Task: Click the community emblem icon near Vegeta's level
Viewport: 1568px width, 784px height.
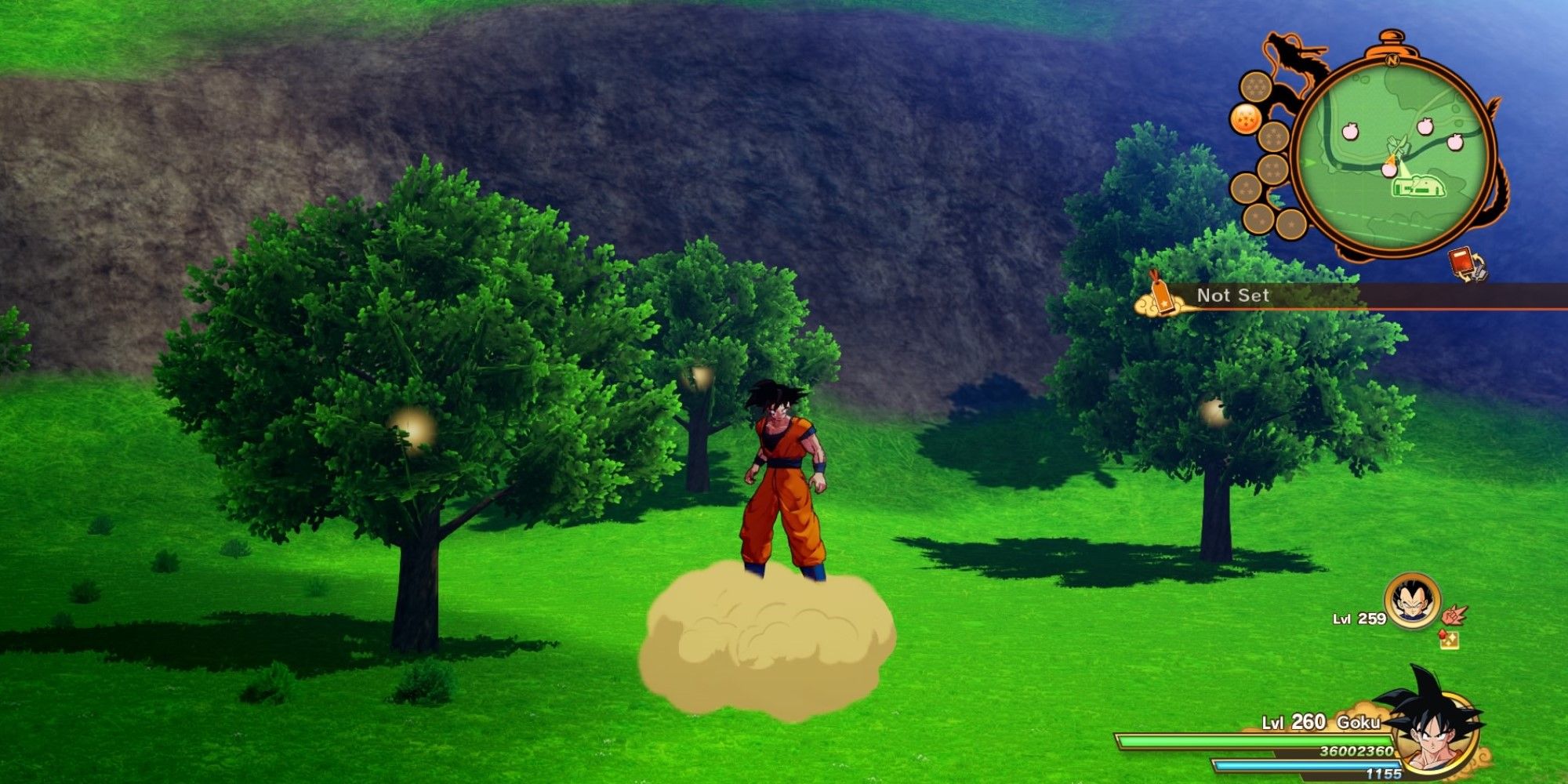Action: coord(1454,615)
